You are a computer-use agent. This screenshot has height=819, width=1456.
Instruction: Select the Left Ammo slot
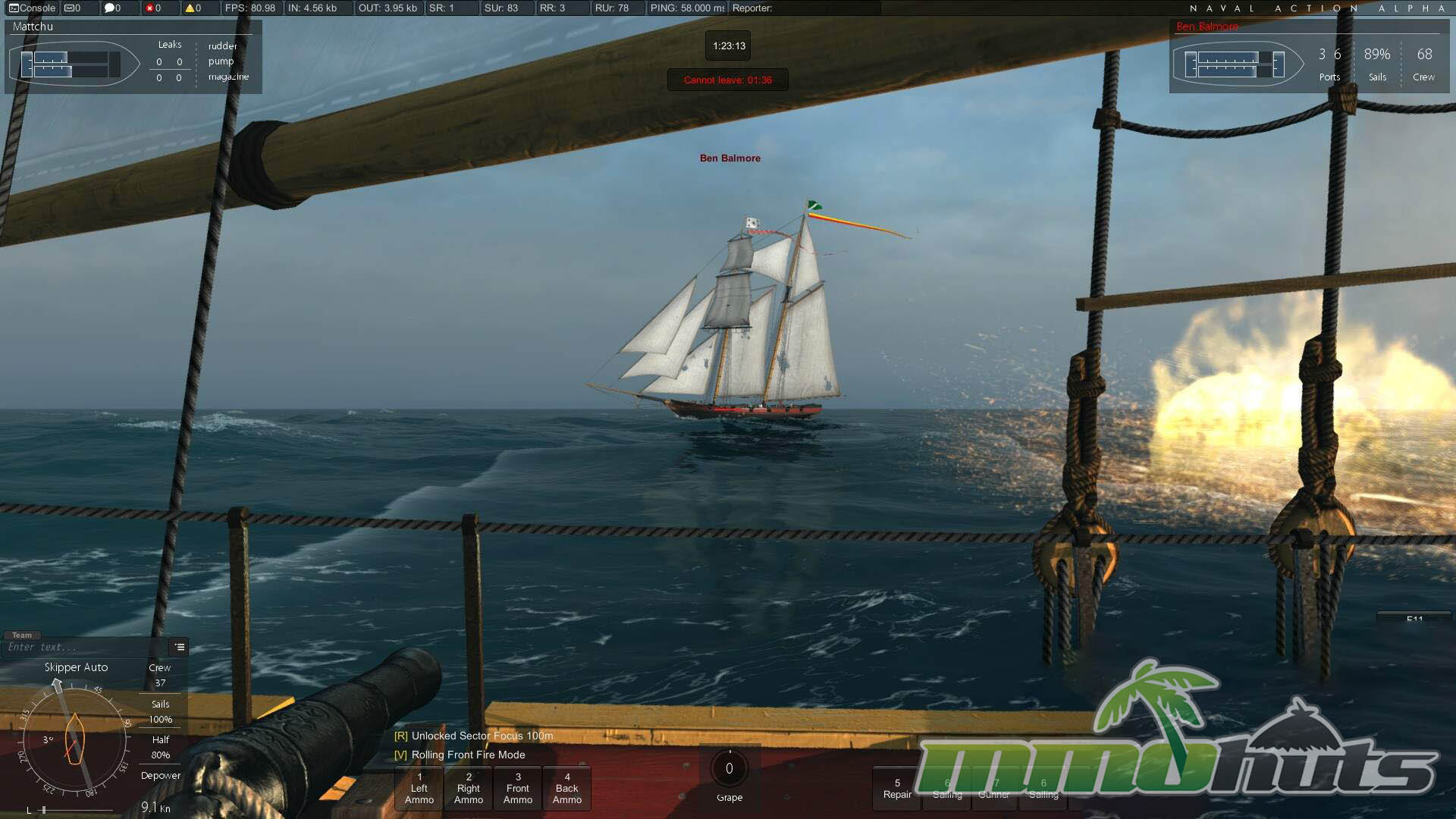pos(419,789)
